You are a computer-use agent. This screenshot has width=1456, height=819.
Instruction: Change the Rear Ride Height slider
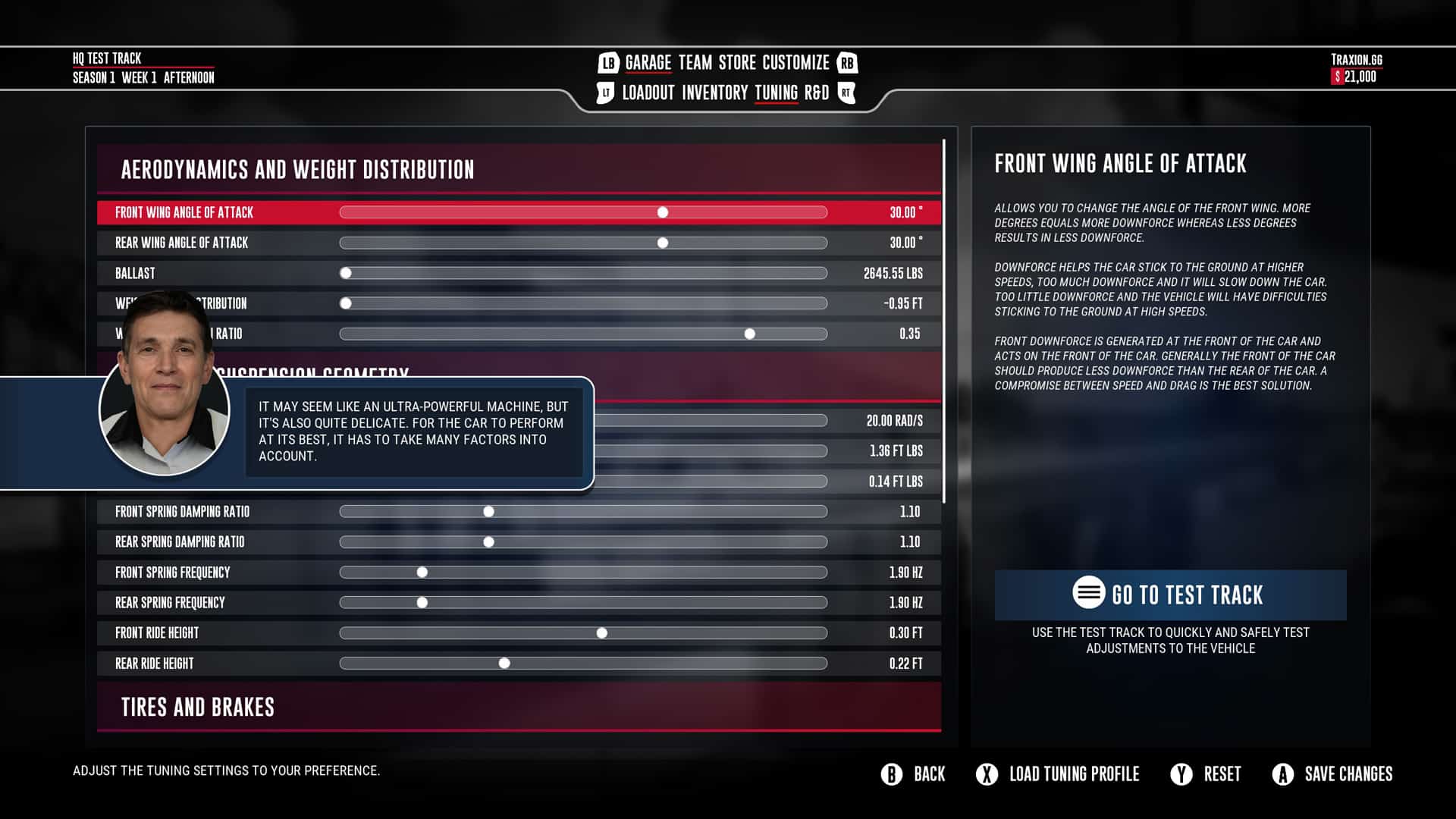point(504,664)
